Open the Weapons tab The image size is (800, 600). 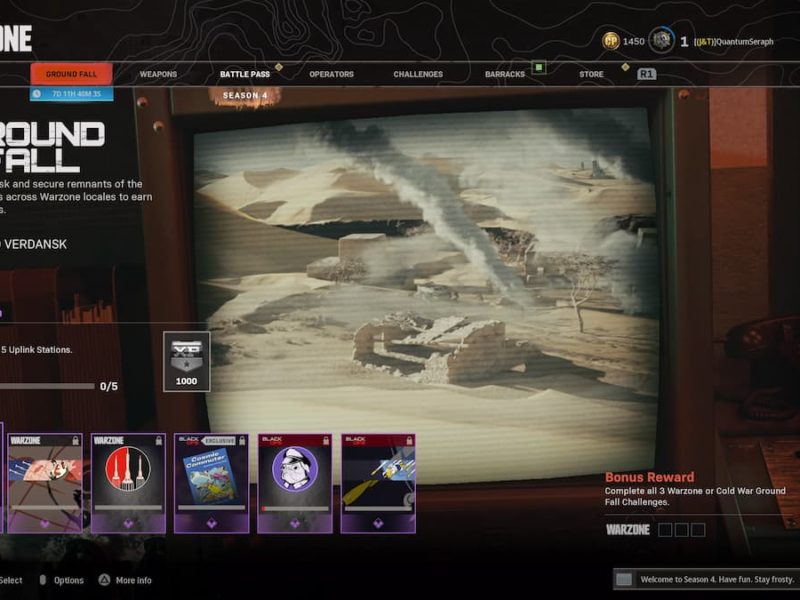coord(158,74)
